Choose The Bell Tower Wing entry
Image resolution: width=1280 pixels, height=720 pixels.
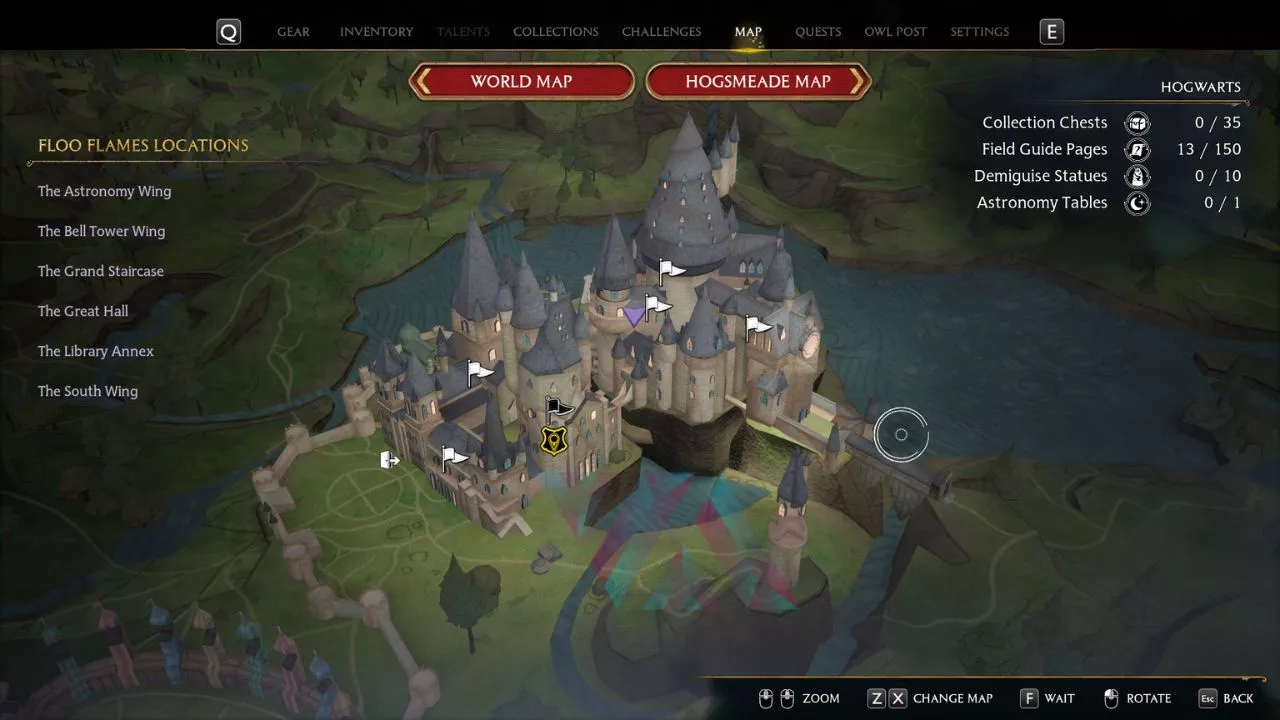pos(101,231)
